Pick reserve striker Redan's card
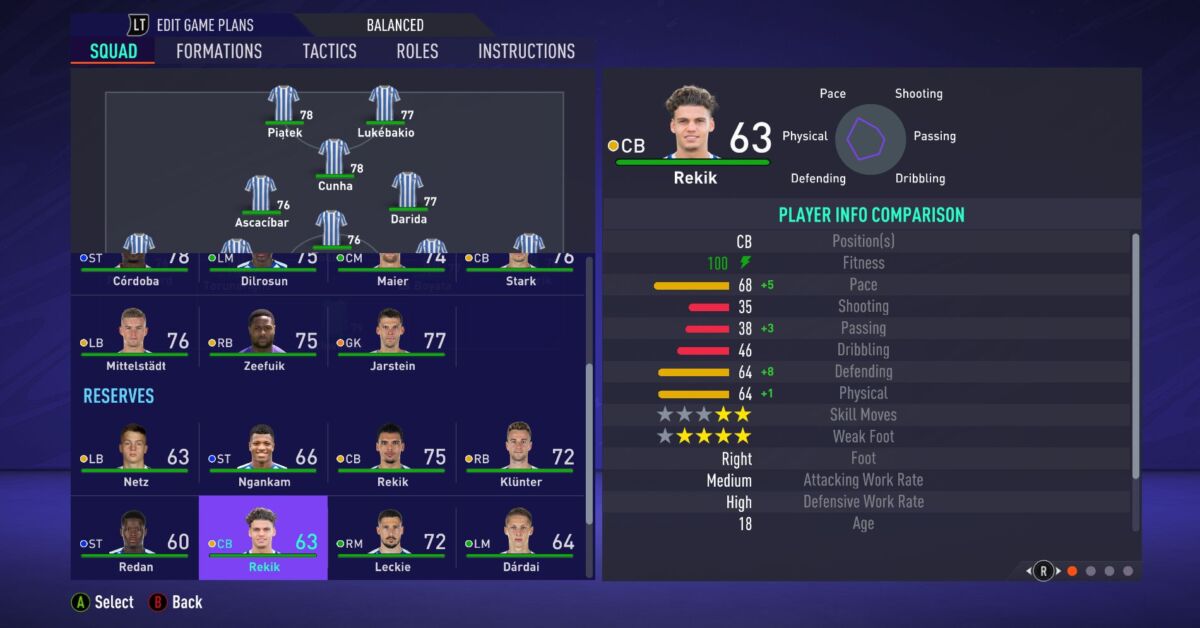 (134, 539)
